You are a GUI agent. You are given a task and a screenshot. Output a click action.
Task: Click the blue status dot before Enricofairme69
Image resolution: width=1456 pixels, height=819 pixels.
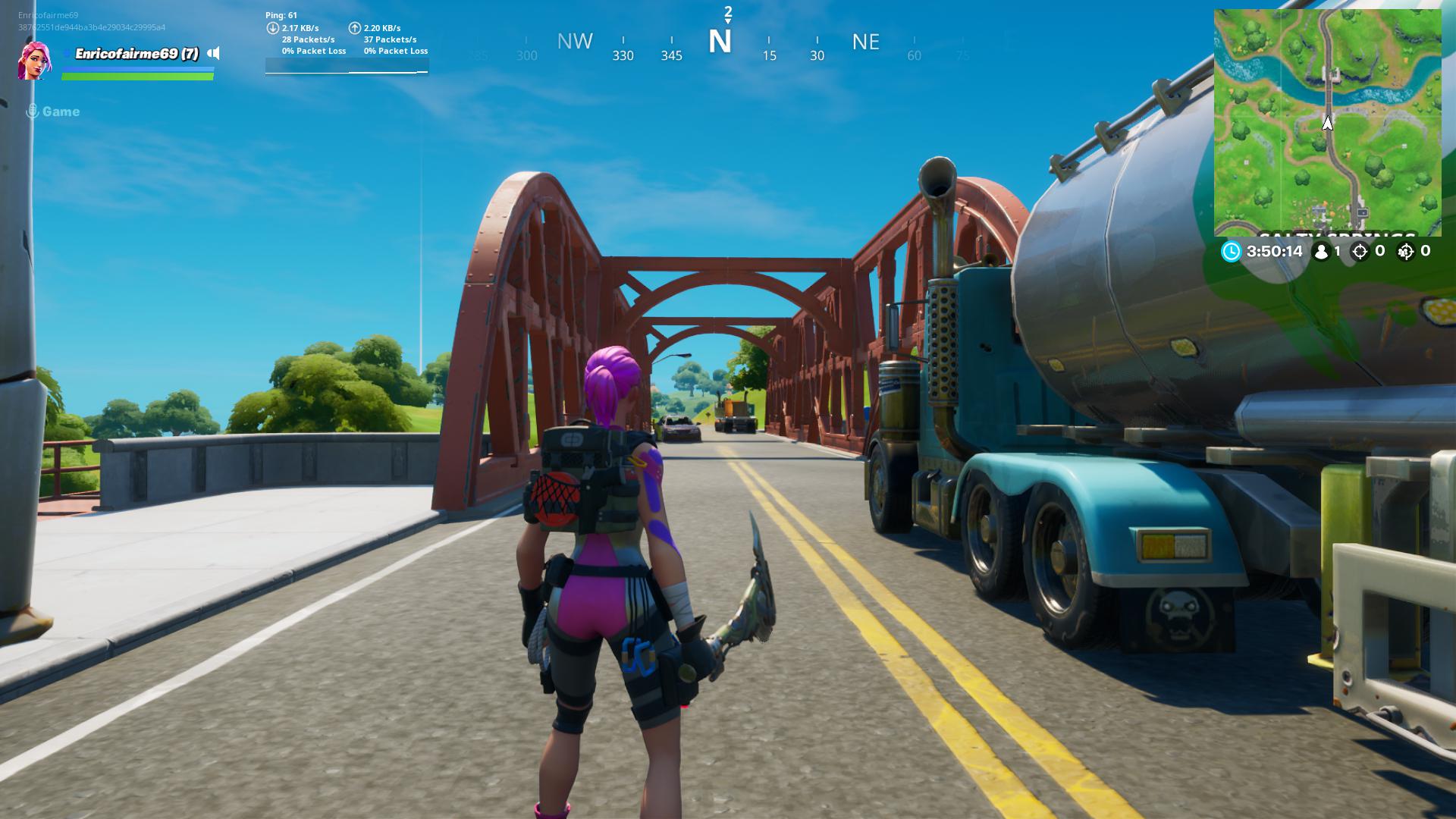[67, 54]
